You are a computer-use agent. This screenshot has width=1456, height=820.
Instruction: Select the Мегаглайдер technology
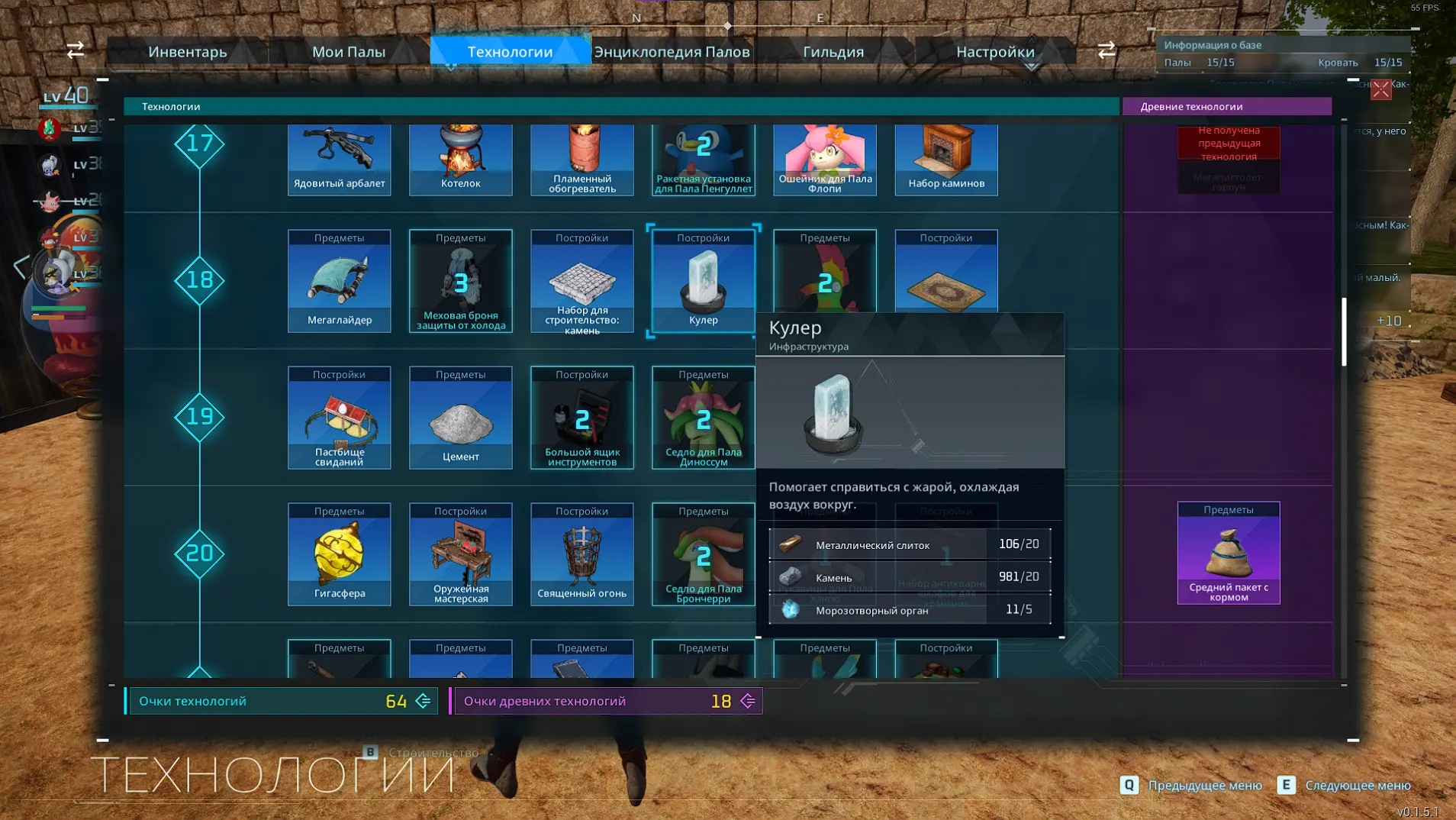click(x=340, y=281)
